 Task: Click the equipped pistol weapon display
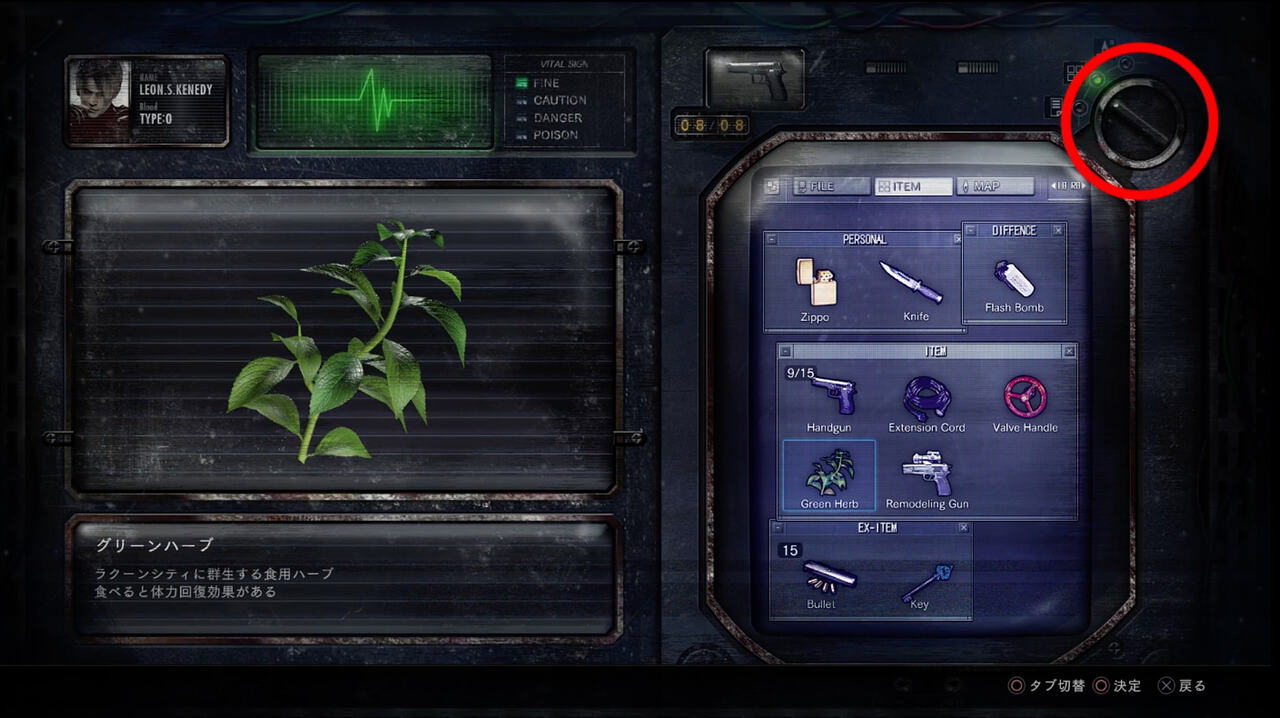755,79
